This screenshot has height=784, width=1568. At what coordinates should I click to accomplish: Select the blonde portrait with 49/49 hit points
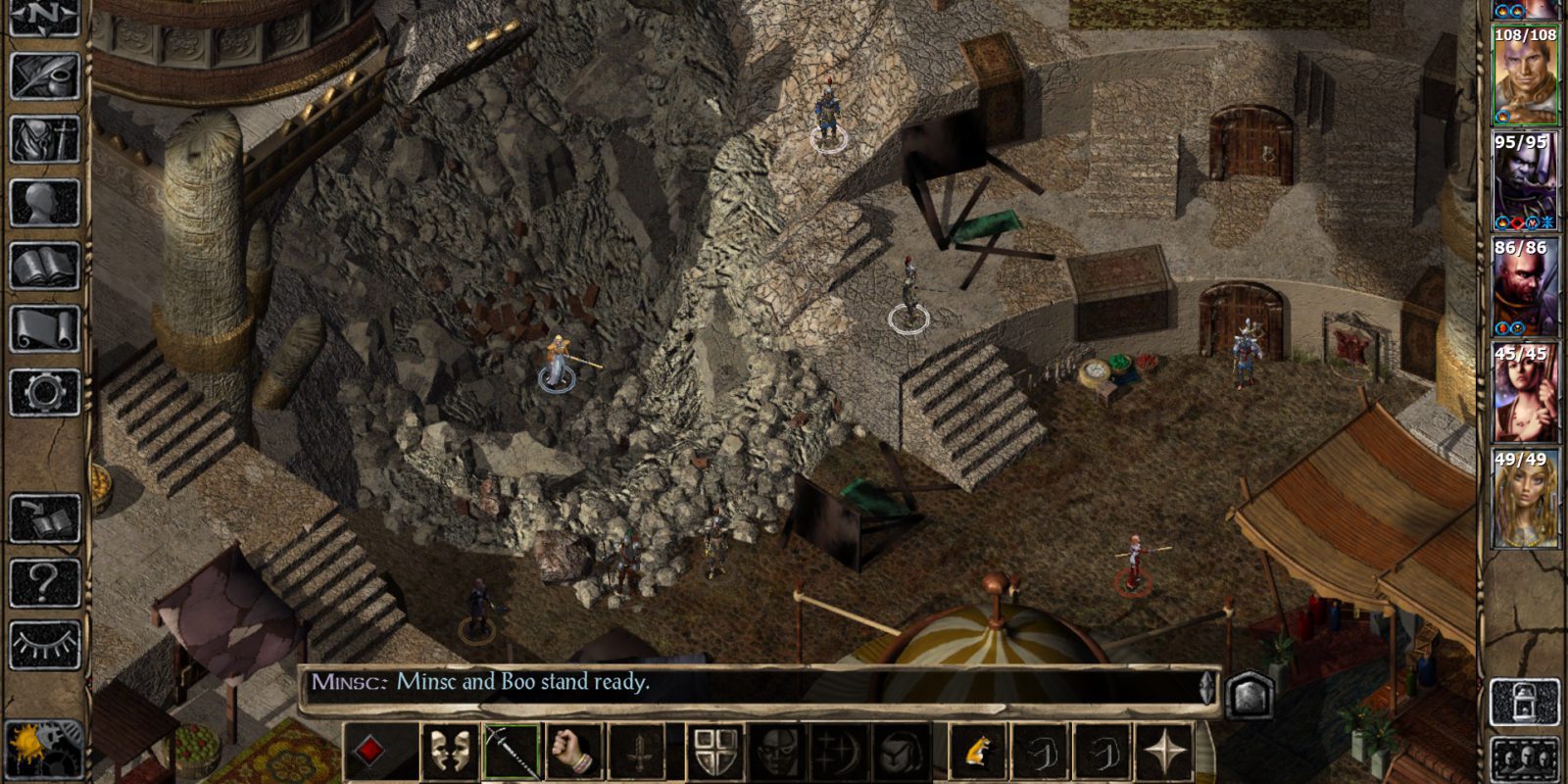tap(1525, 500)
